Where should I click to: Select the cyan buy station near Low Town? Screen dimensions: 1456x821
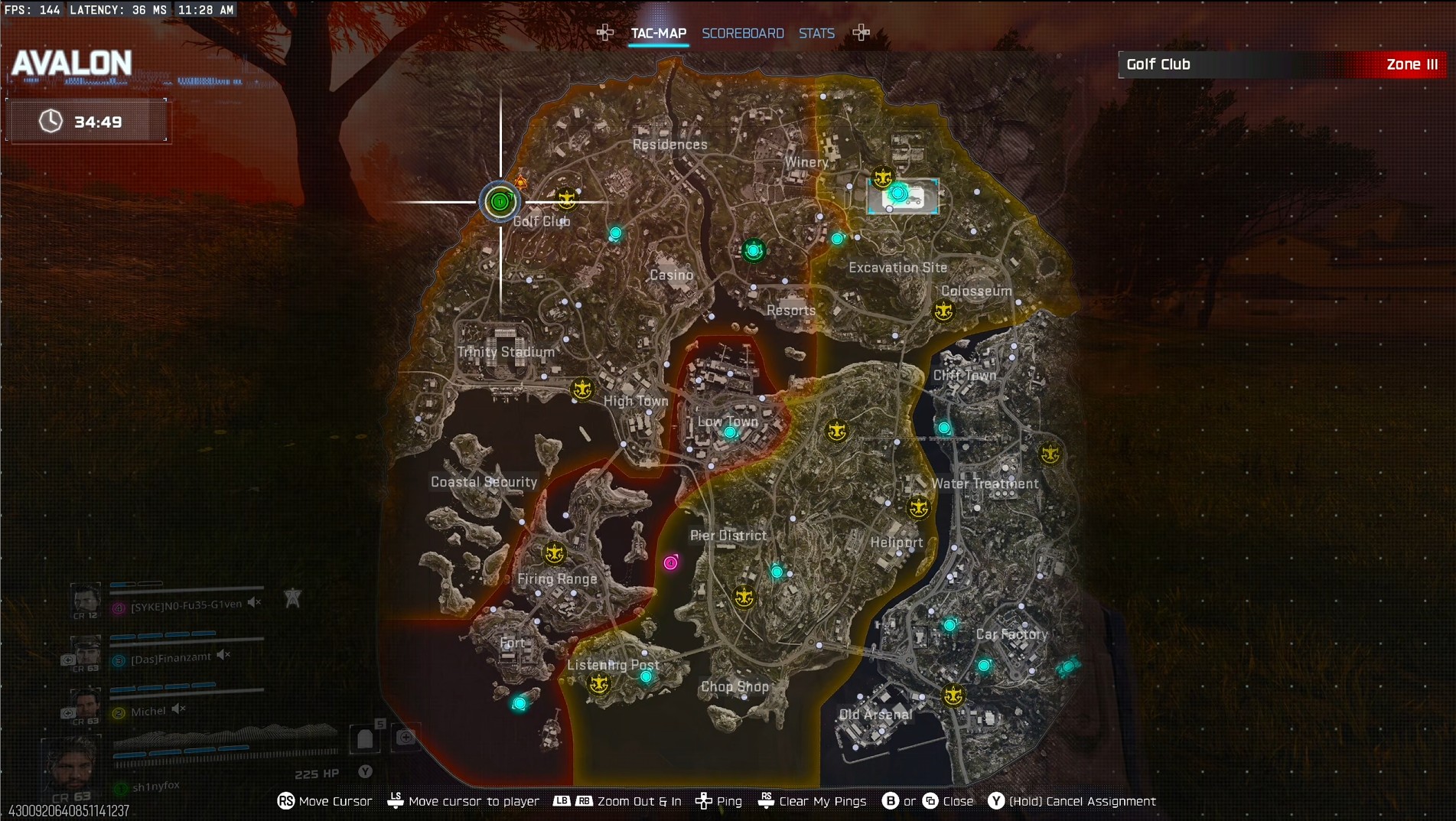[x=730, y=432]
